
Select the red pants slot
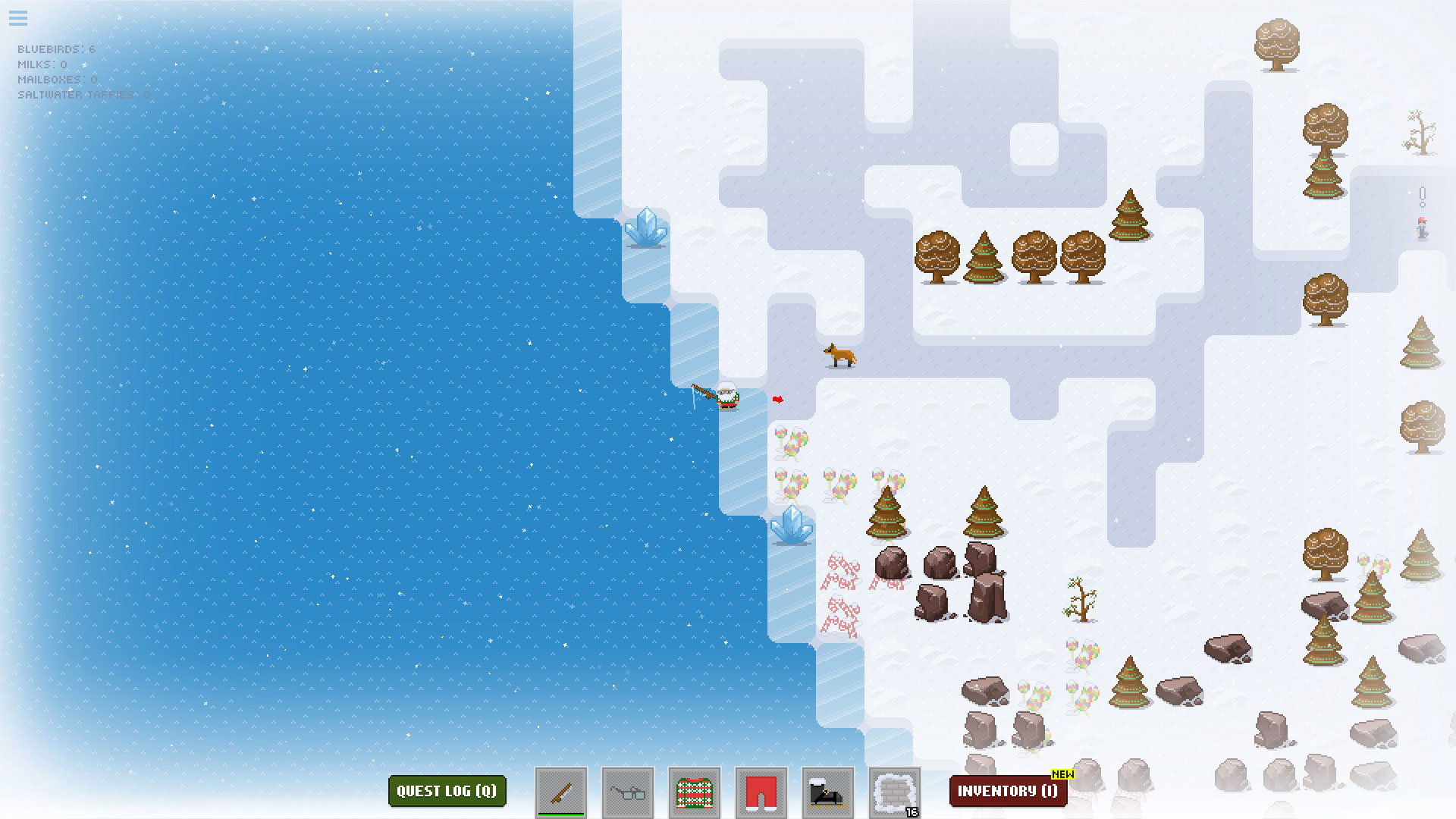point(761,792)
